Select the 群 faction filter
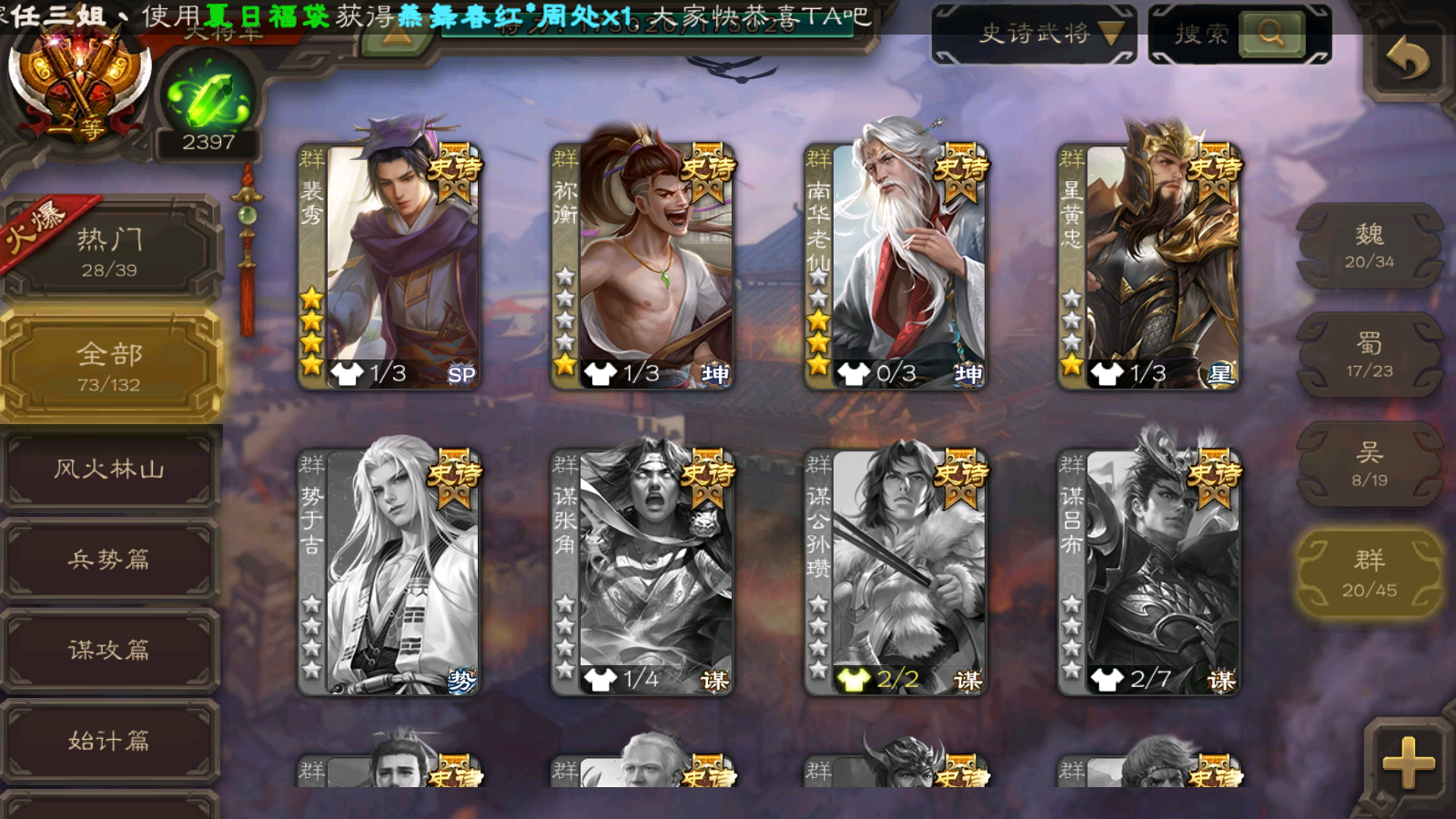This screenshot has height=819, width=1456. 1369,573
